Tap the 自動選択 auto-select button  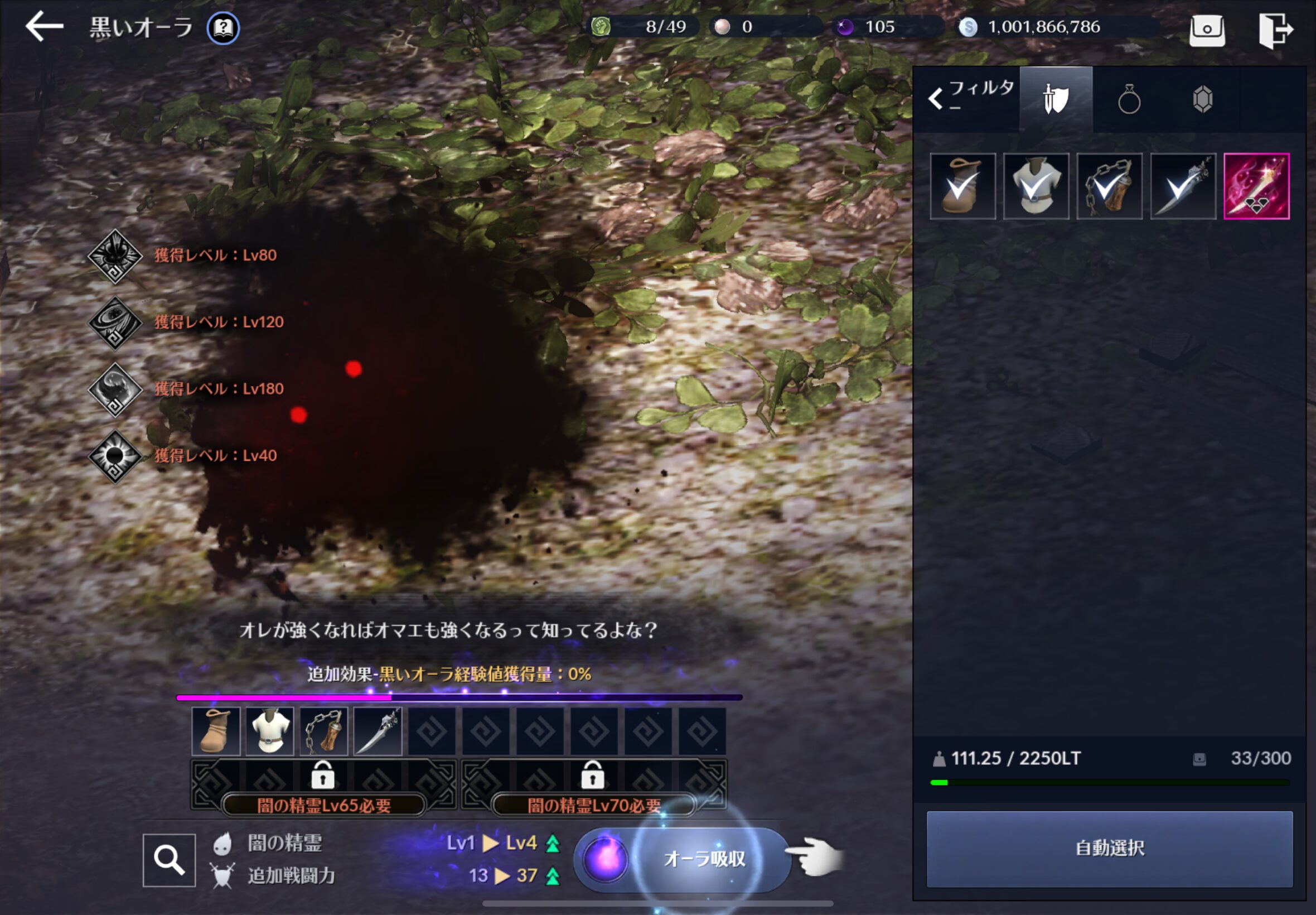1109,849
